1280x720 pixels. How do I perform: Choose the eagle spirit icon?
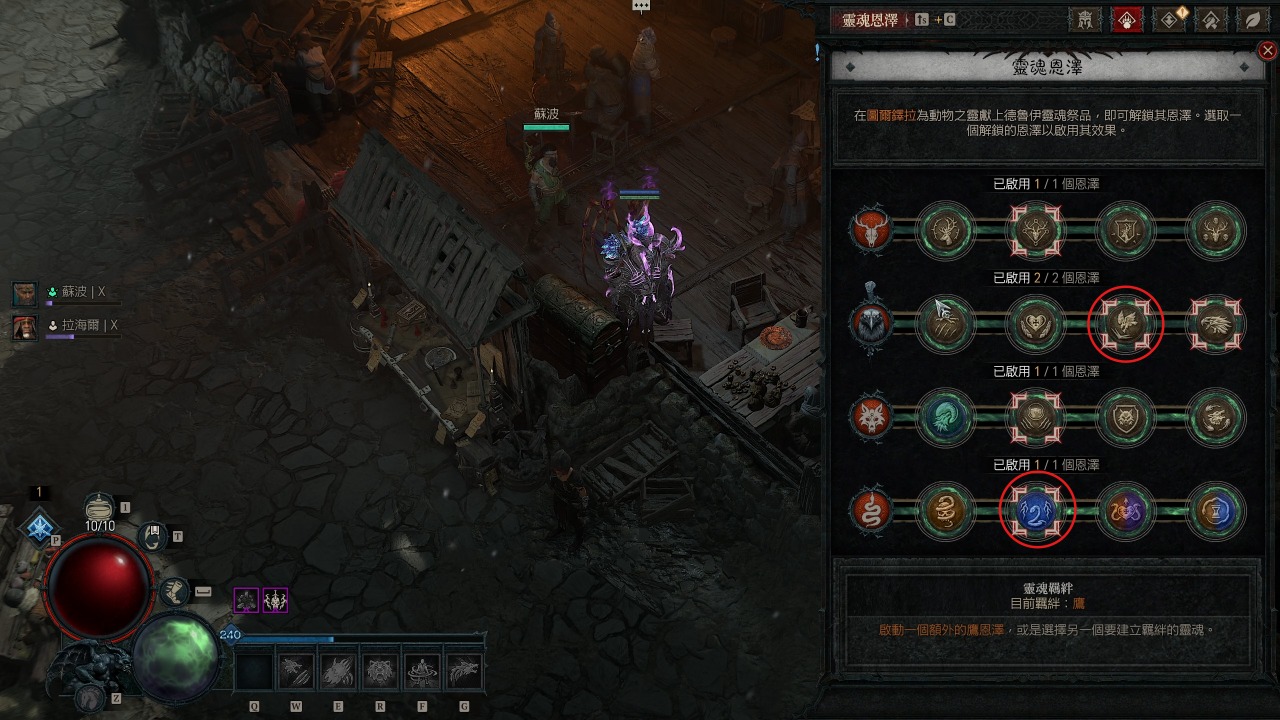tap(870, 323)
